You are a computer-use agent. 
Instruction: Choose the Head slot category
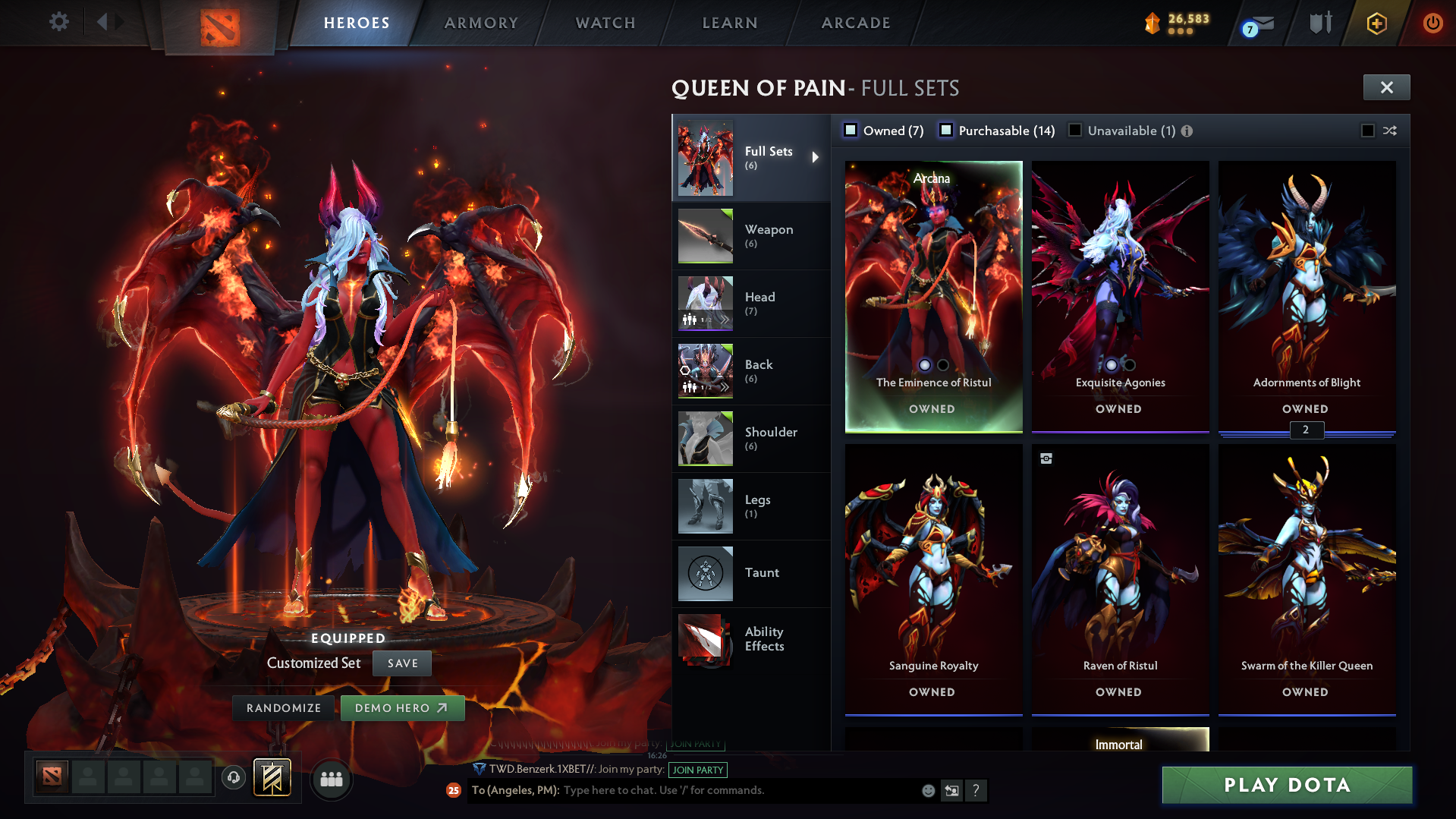point(750,303)
